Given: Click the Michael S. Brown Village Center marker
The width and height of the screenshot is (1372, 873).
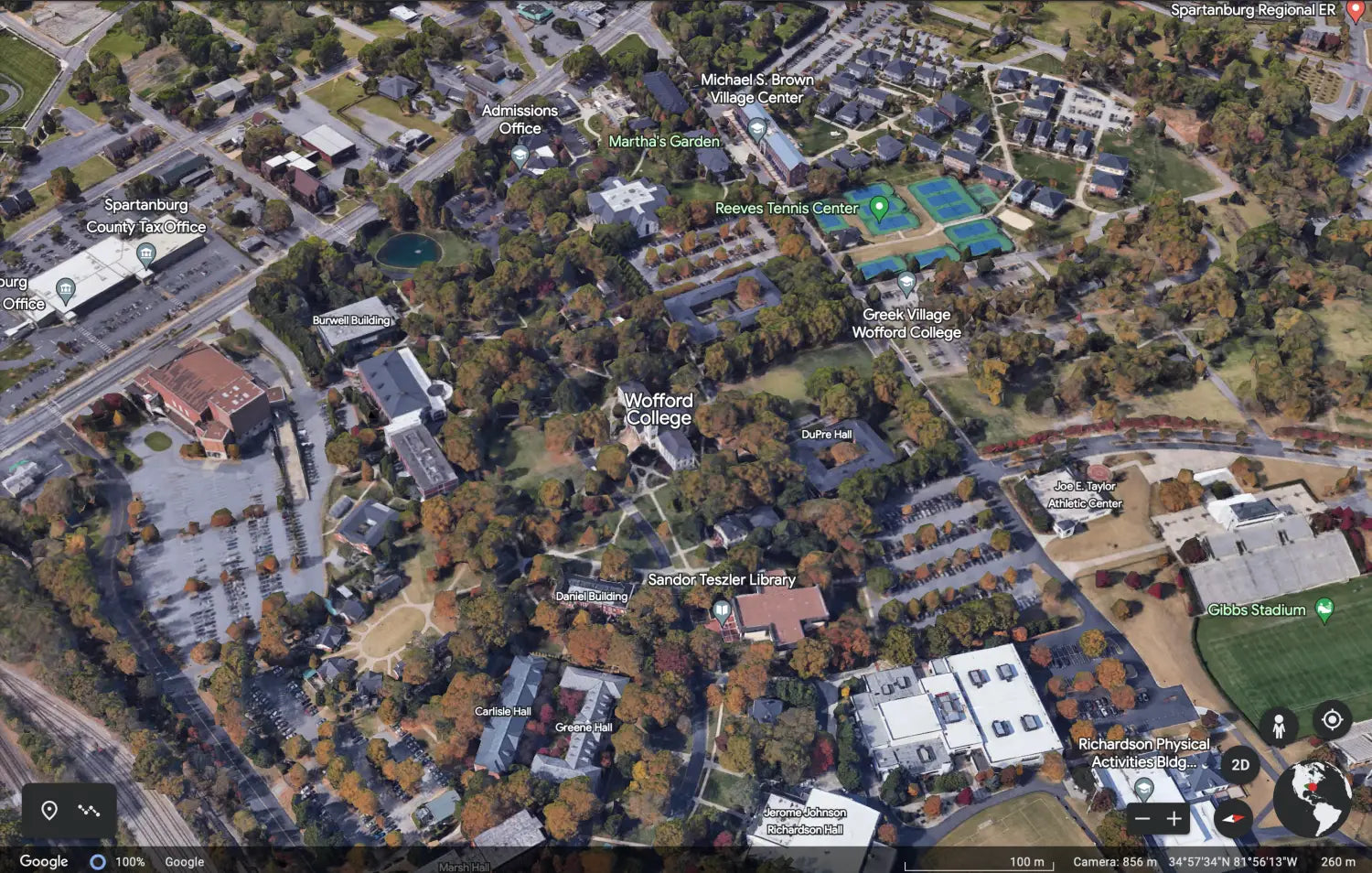Looking at the screenshot, I should [756, 128].
